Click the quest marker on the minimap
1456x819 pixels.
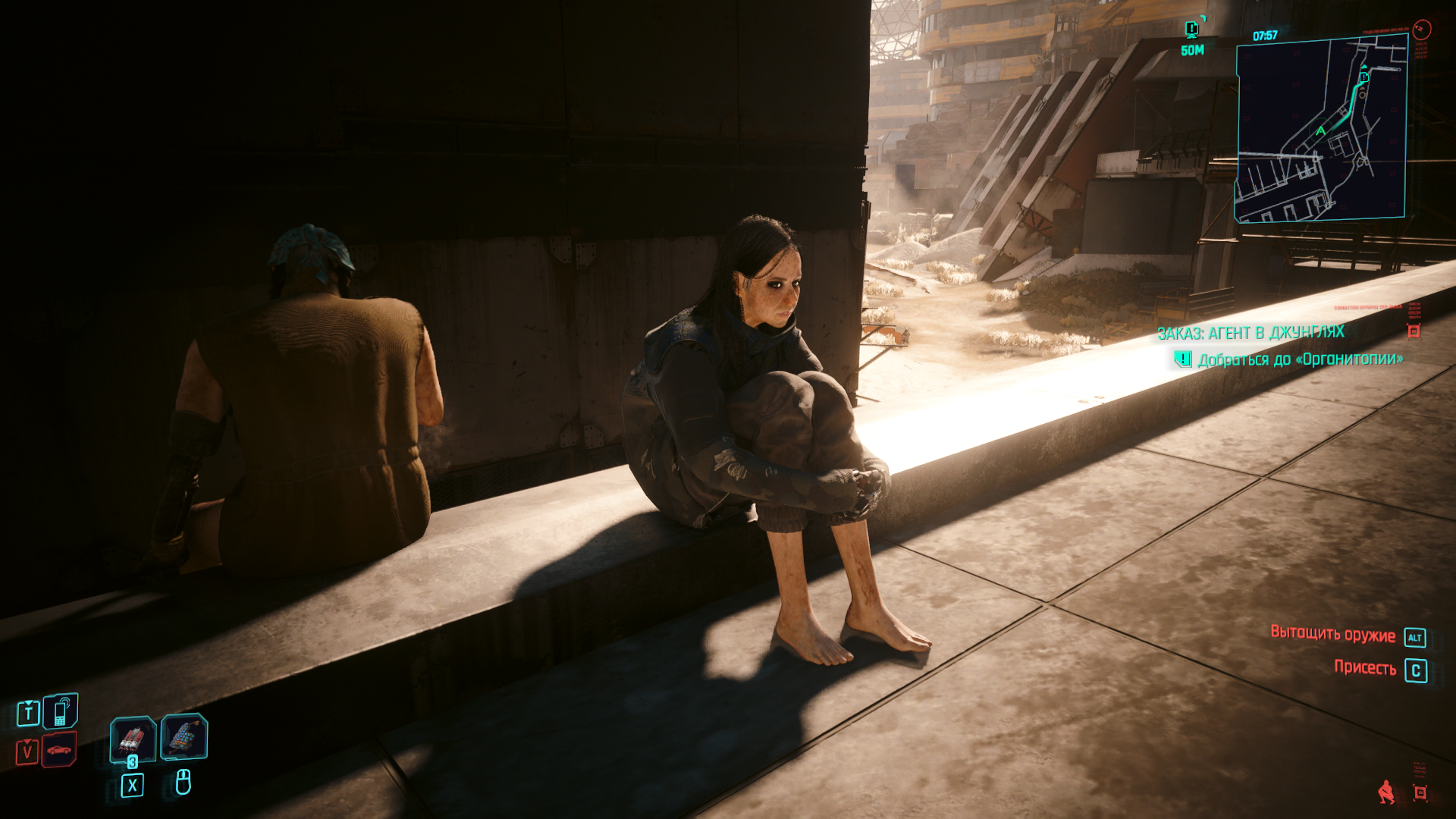(1363, 77)
